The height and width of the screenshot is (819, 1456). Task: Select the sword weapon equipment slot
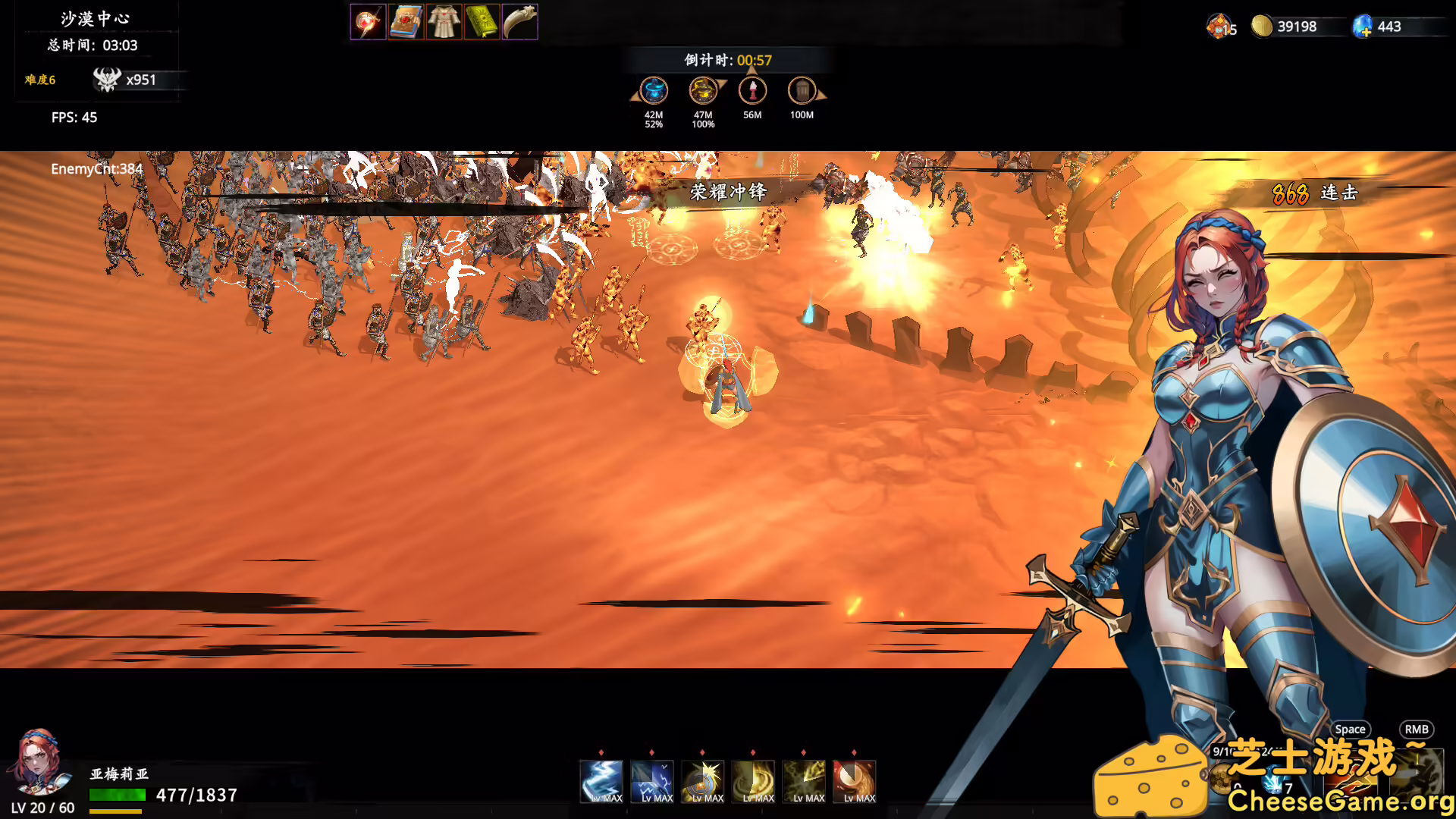[x=369, y=21]
